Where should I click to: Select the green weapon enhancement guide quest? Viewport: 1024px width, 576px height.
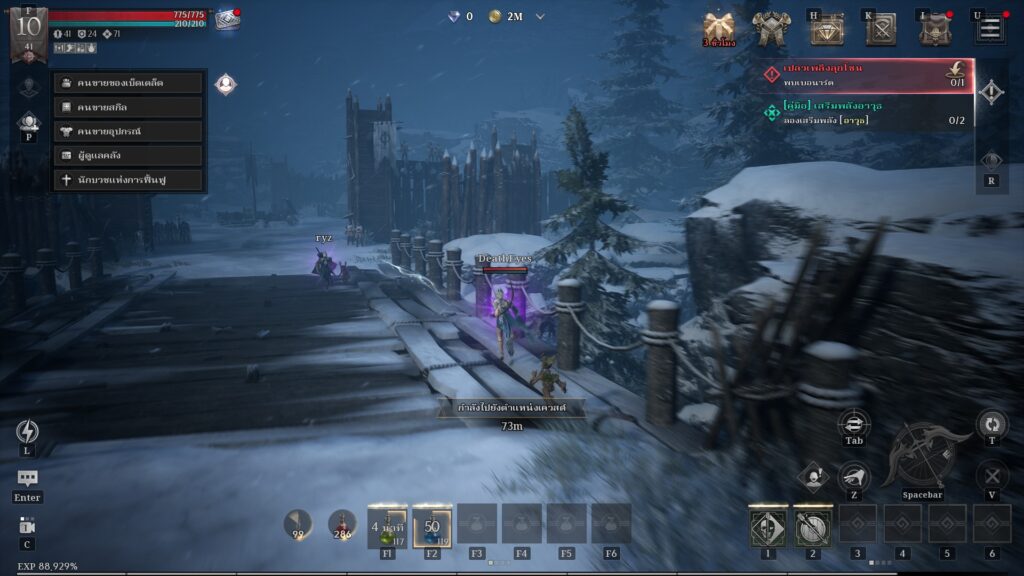coord(866,113)
